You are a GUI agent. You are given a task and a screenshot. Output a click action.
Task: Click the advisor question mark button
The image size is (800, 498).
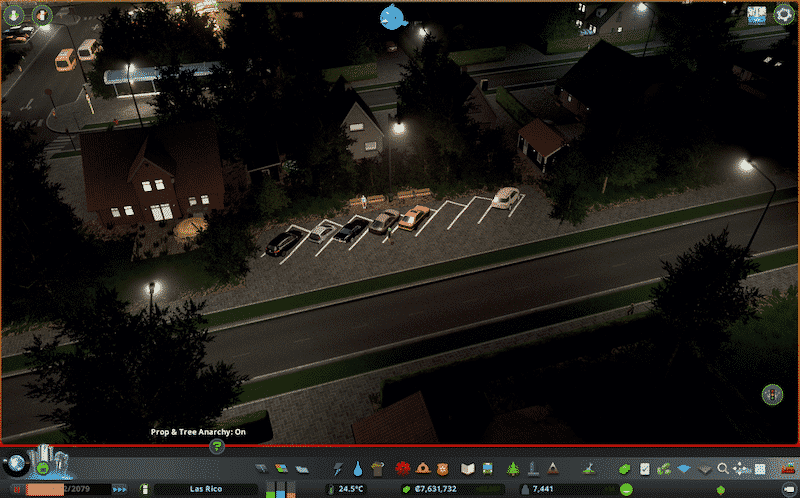pos(216,447)
